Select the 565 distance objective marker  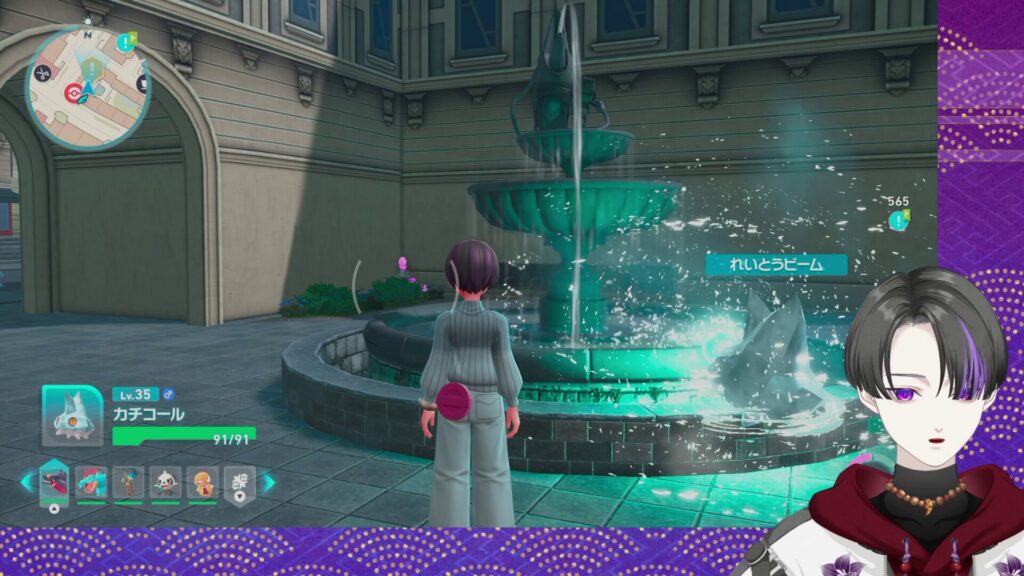click(x=899, y=221)
